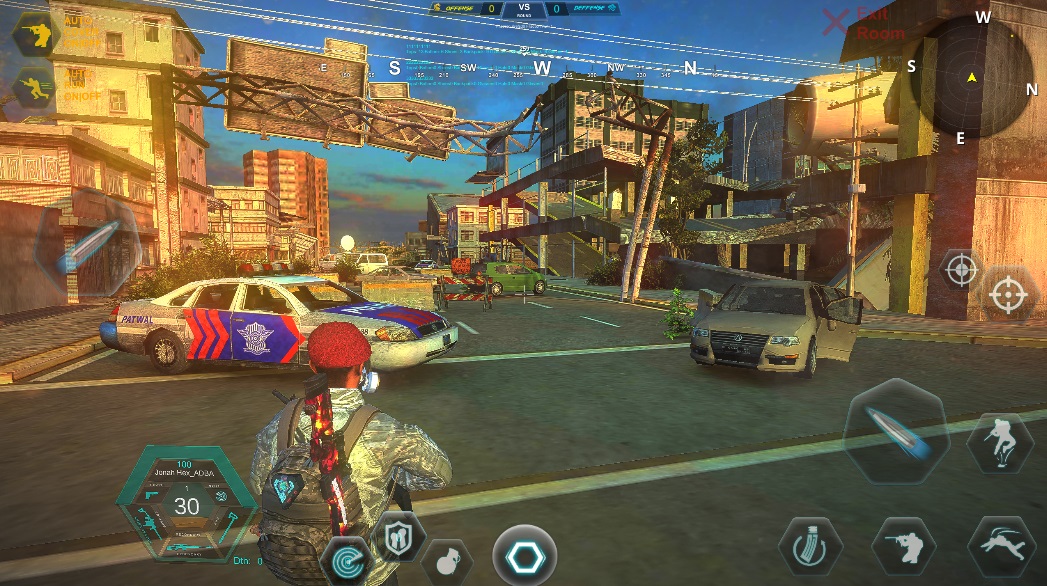Tap the glowing hexagon button

pyautogui.click(x=524, y=556)
